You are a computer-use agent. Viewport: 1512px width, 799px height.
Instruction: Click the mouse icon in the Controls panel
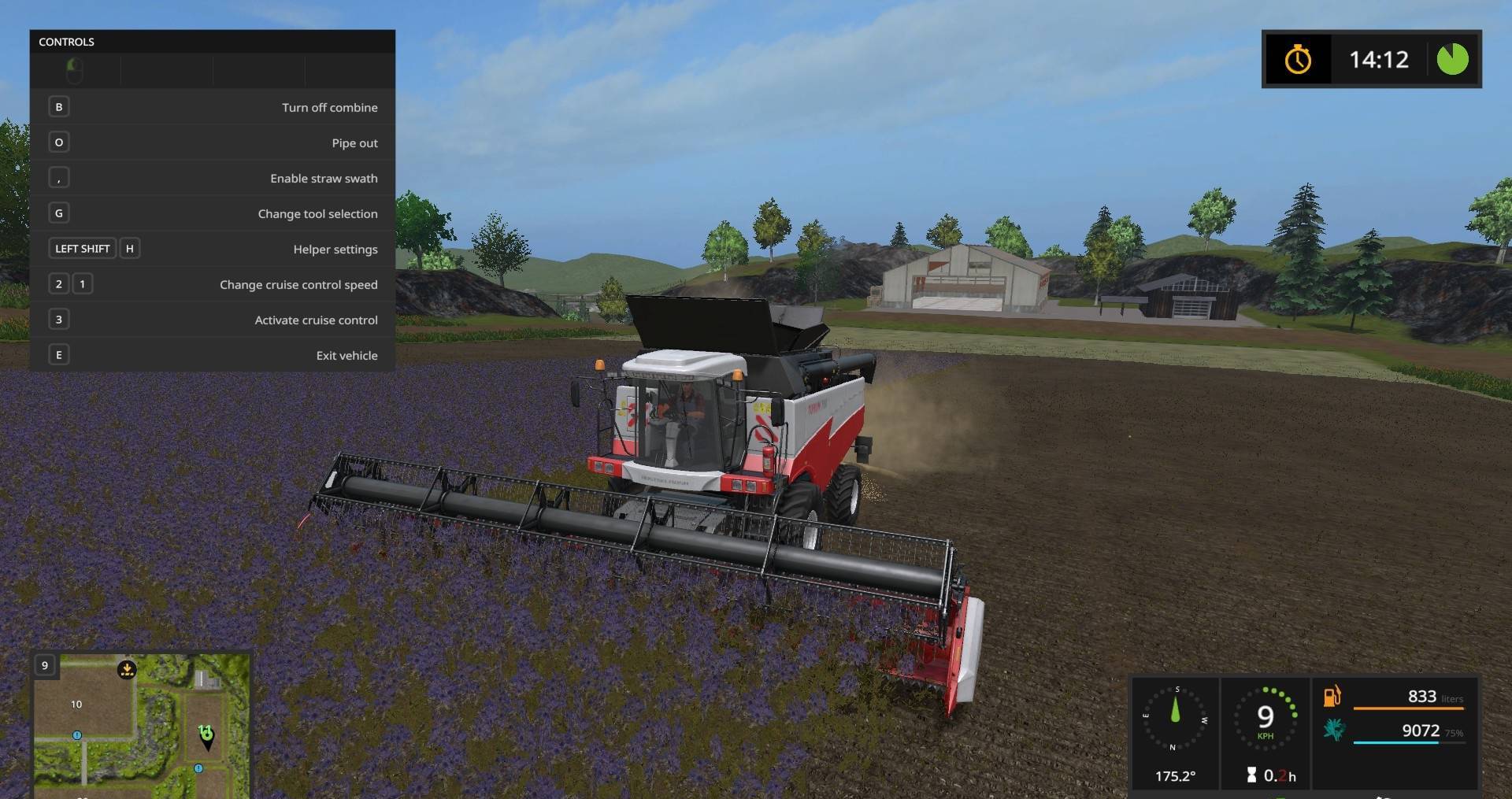(75, 70)
